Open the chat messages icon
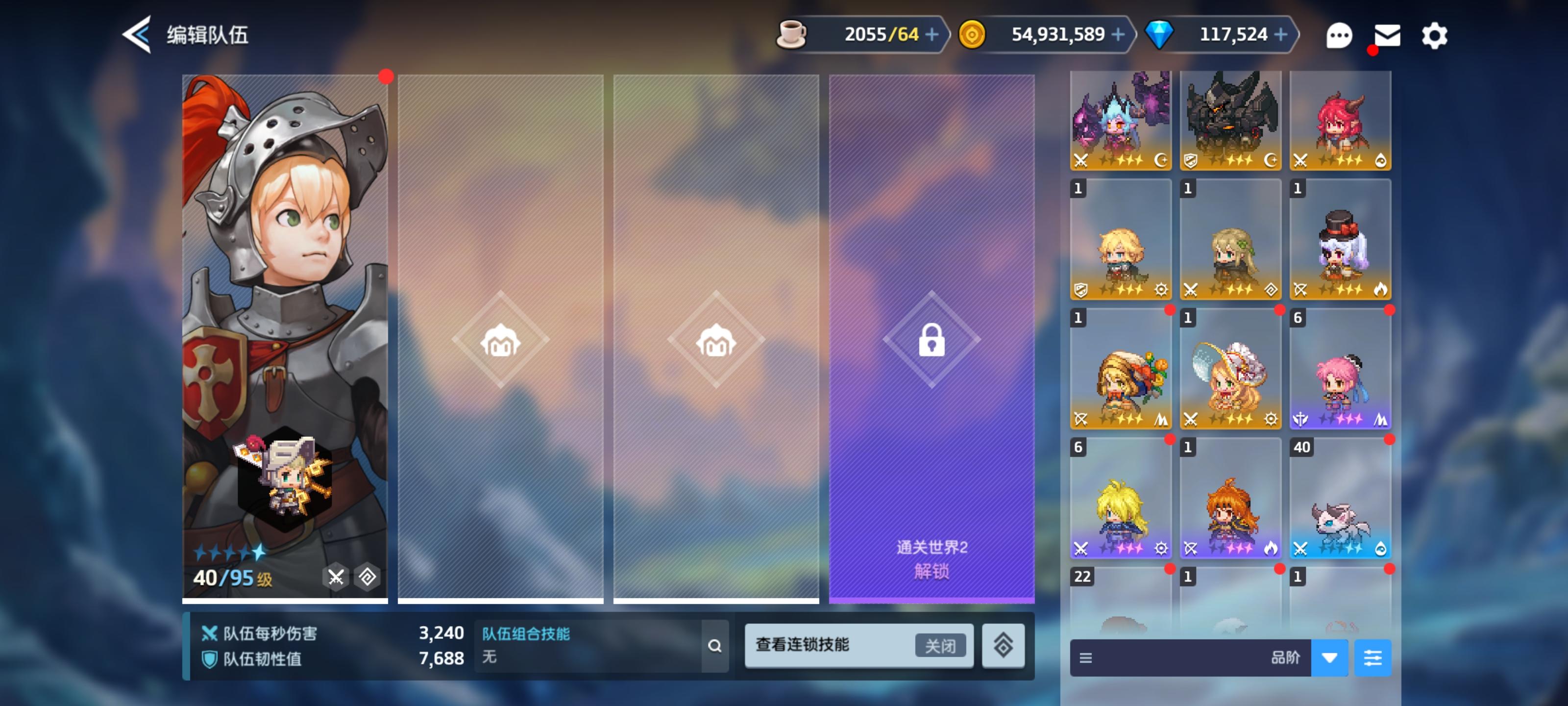 [1339, 35]
